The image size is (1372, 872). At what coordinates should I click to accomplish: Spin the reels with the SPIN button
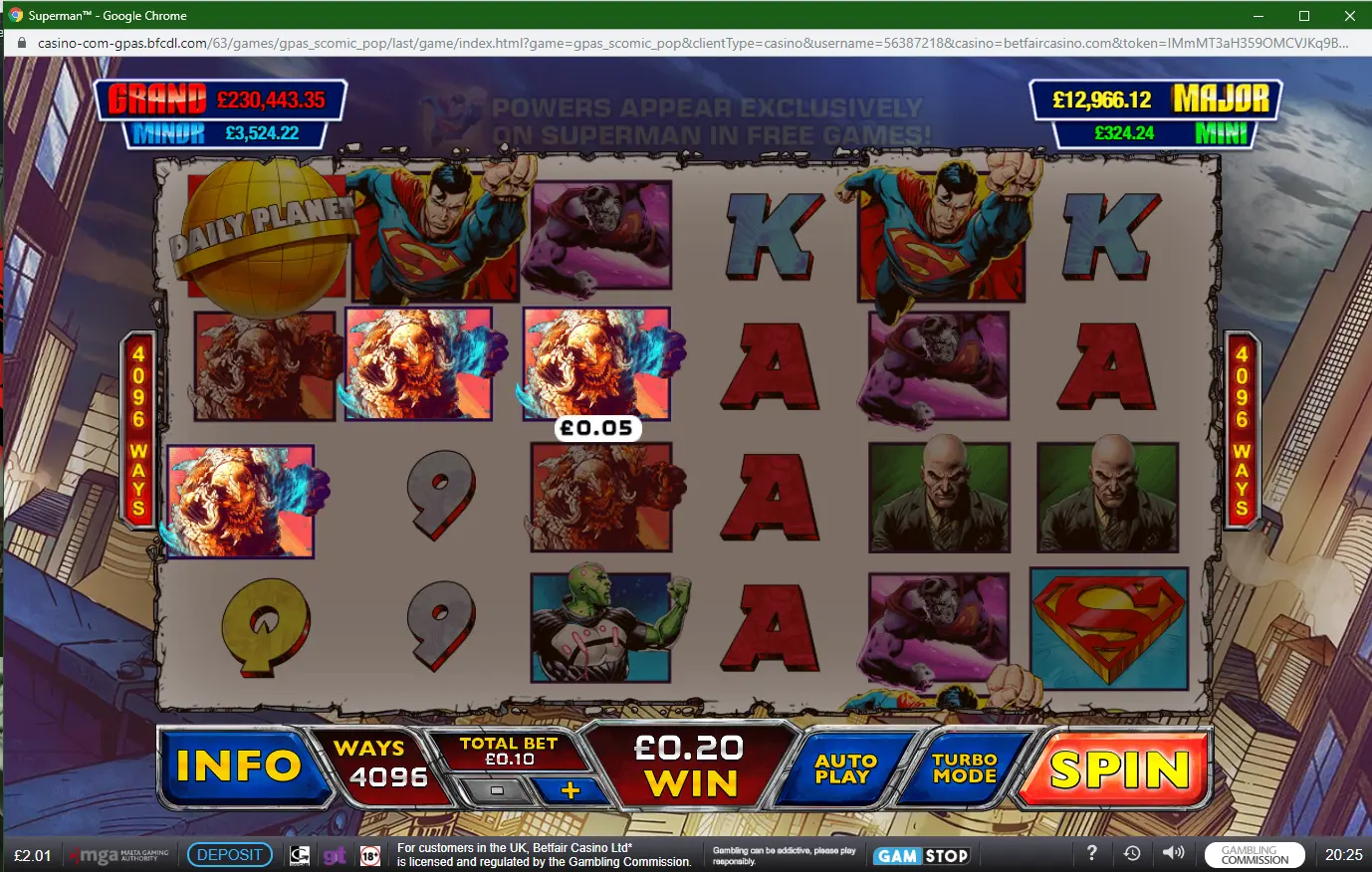tap(1119, 768)
